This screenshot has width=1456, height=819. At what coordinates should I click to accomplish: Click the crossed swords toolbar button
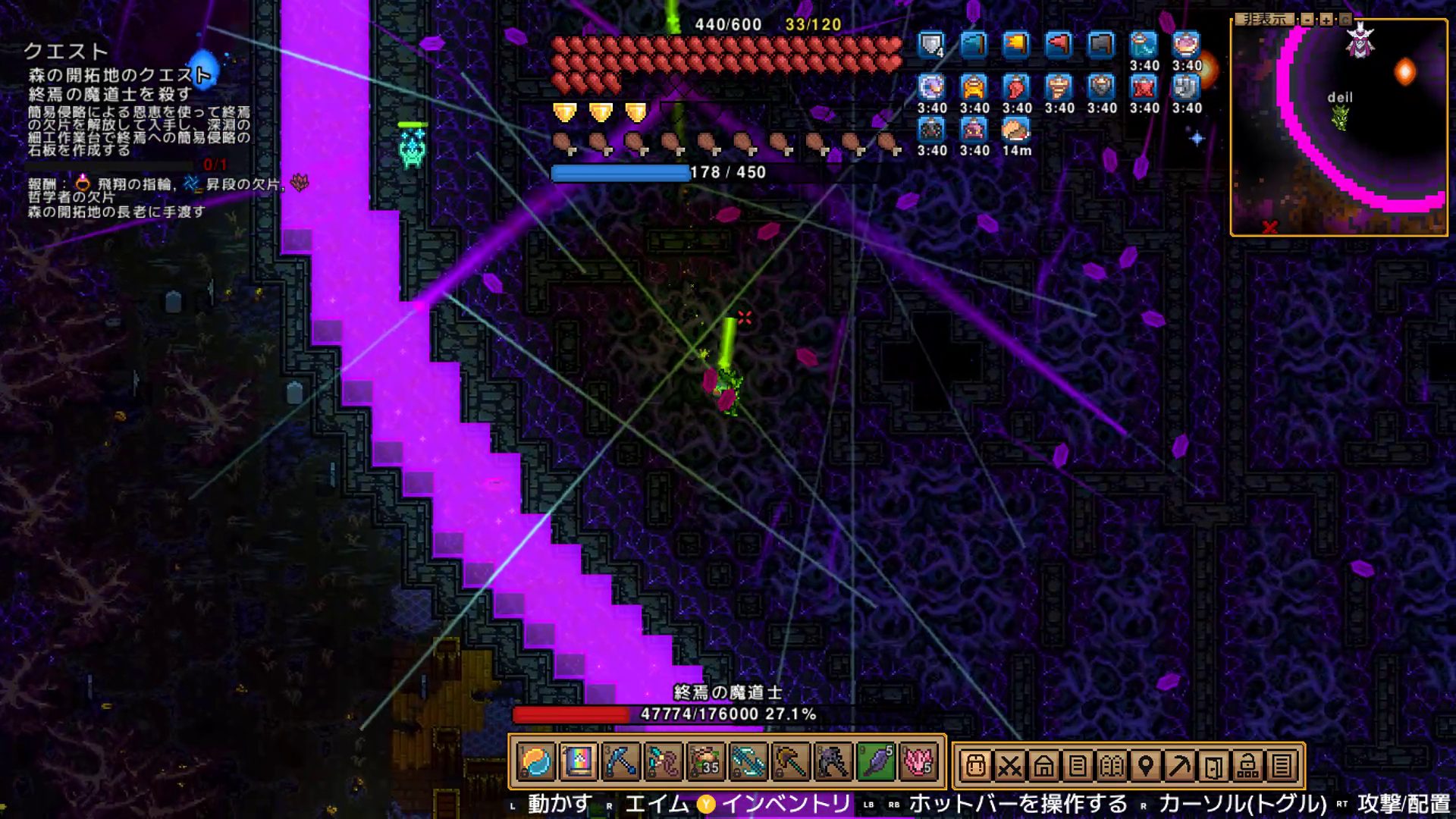pos(1009,766)
